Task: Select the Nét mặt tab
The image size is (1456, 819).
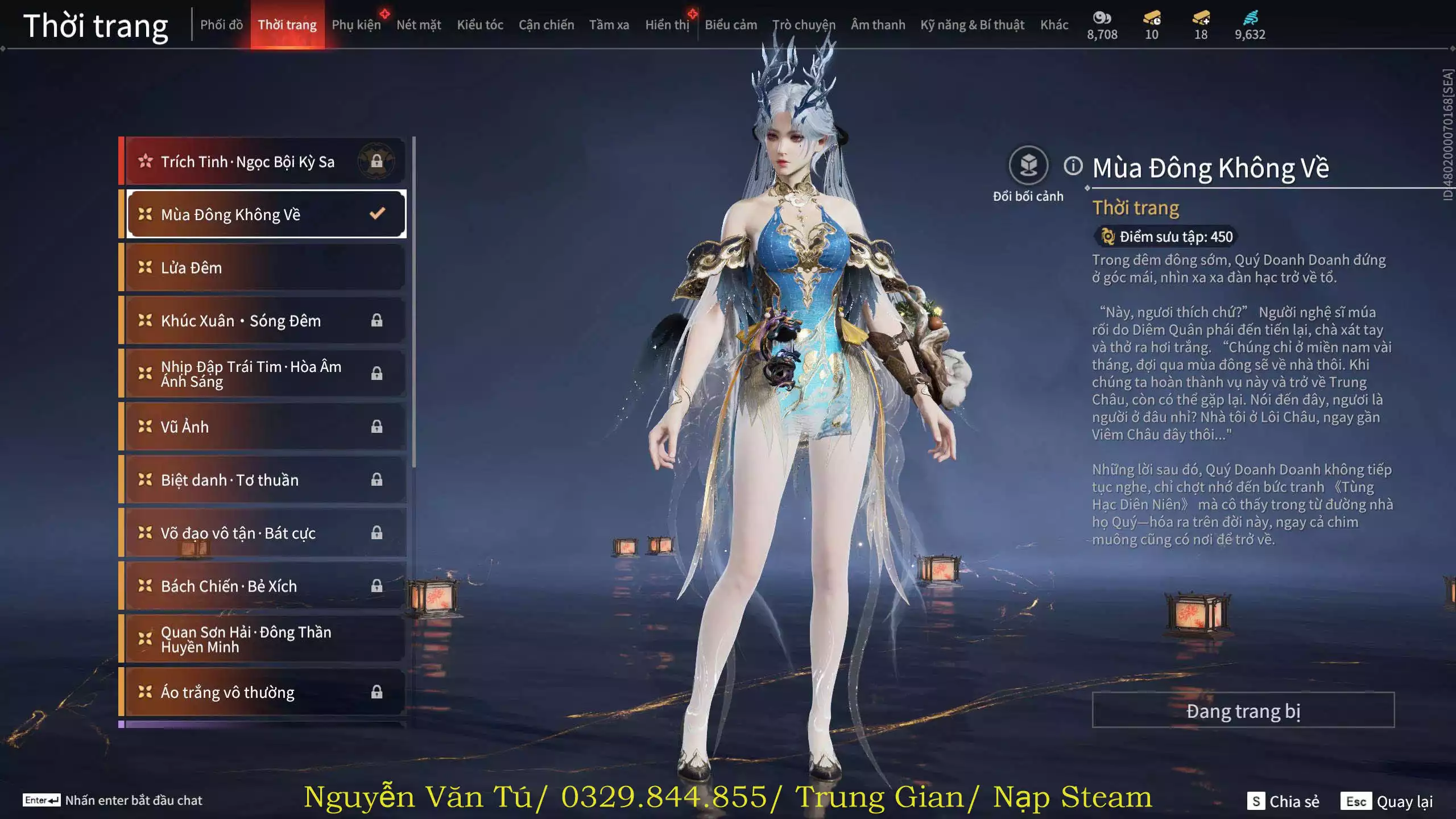Action: [419, 25]
